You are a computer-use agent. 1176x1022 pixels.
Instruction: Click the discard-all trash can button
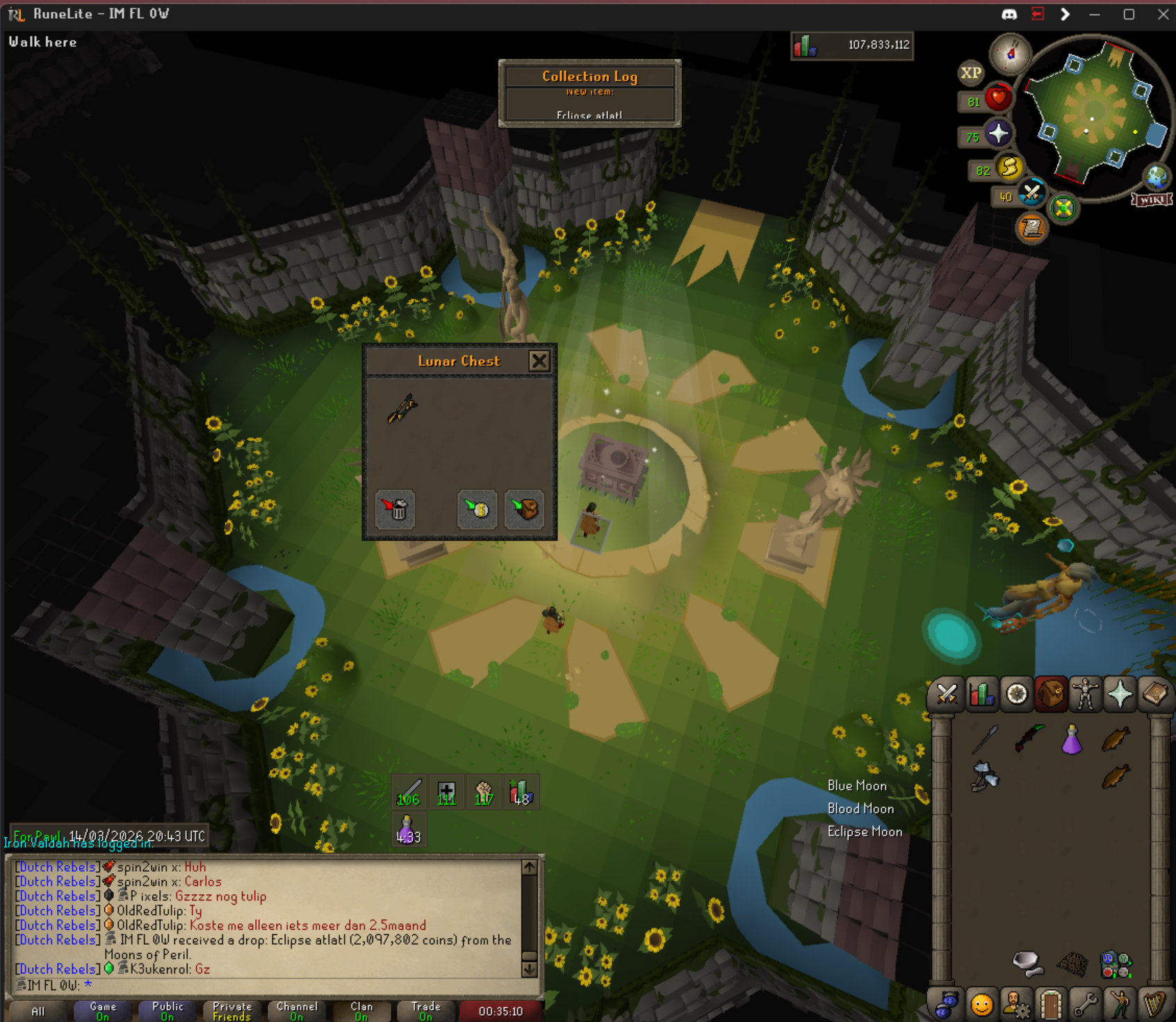(395, 510)
